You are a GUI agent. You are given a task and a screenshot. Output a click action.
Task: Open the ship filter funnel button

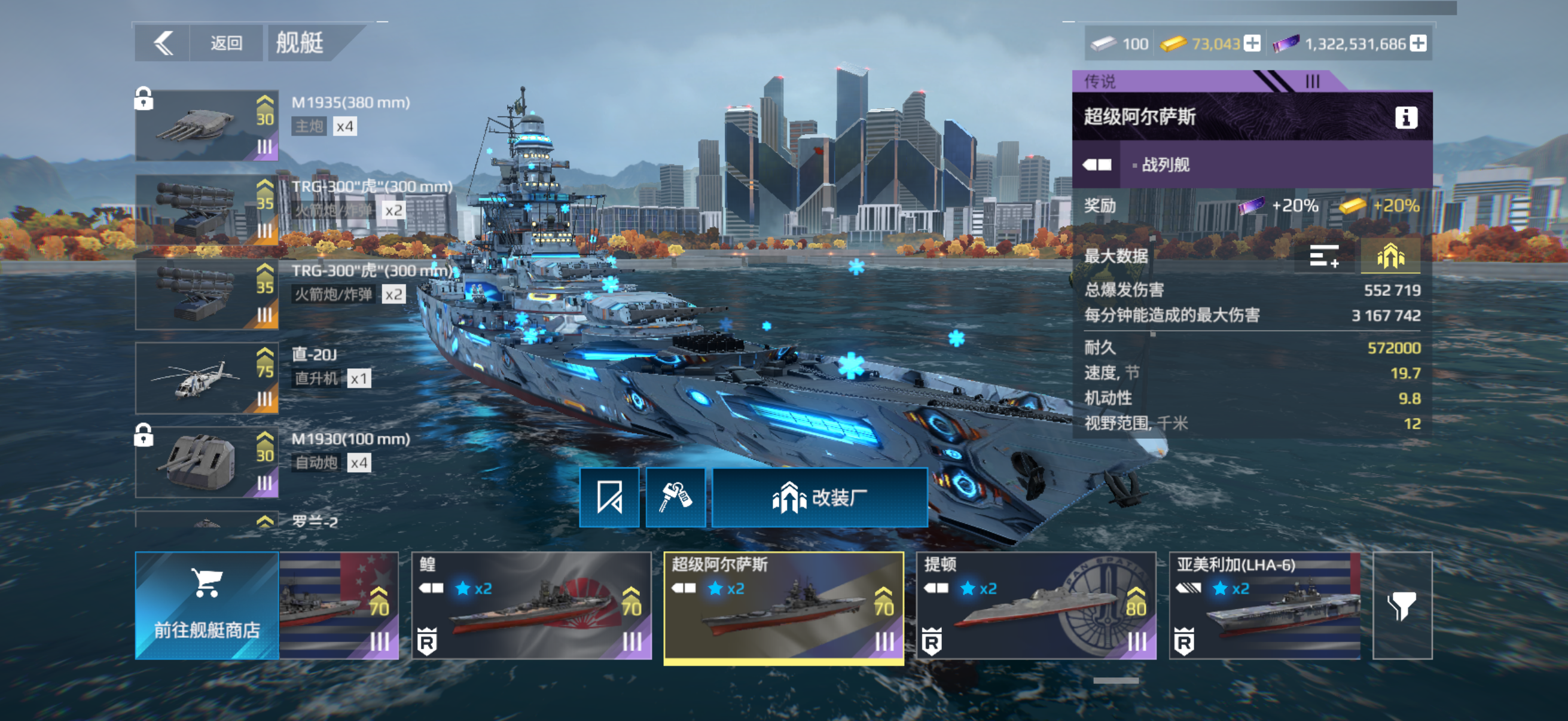pyautogui.click(x=1402, y=606)
